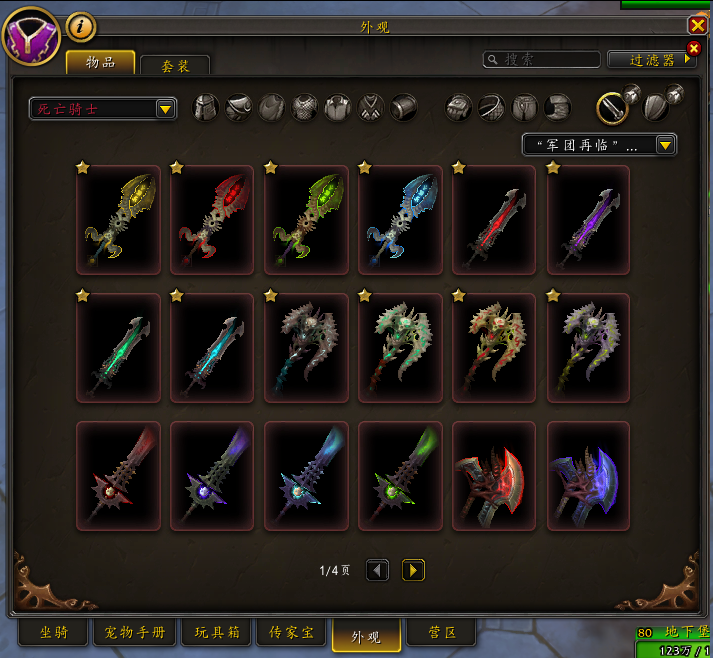The image size is (713, 658).
Task: Go to the next appearance page
Action: (413, 571)
